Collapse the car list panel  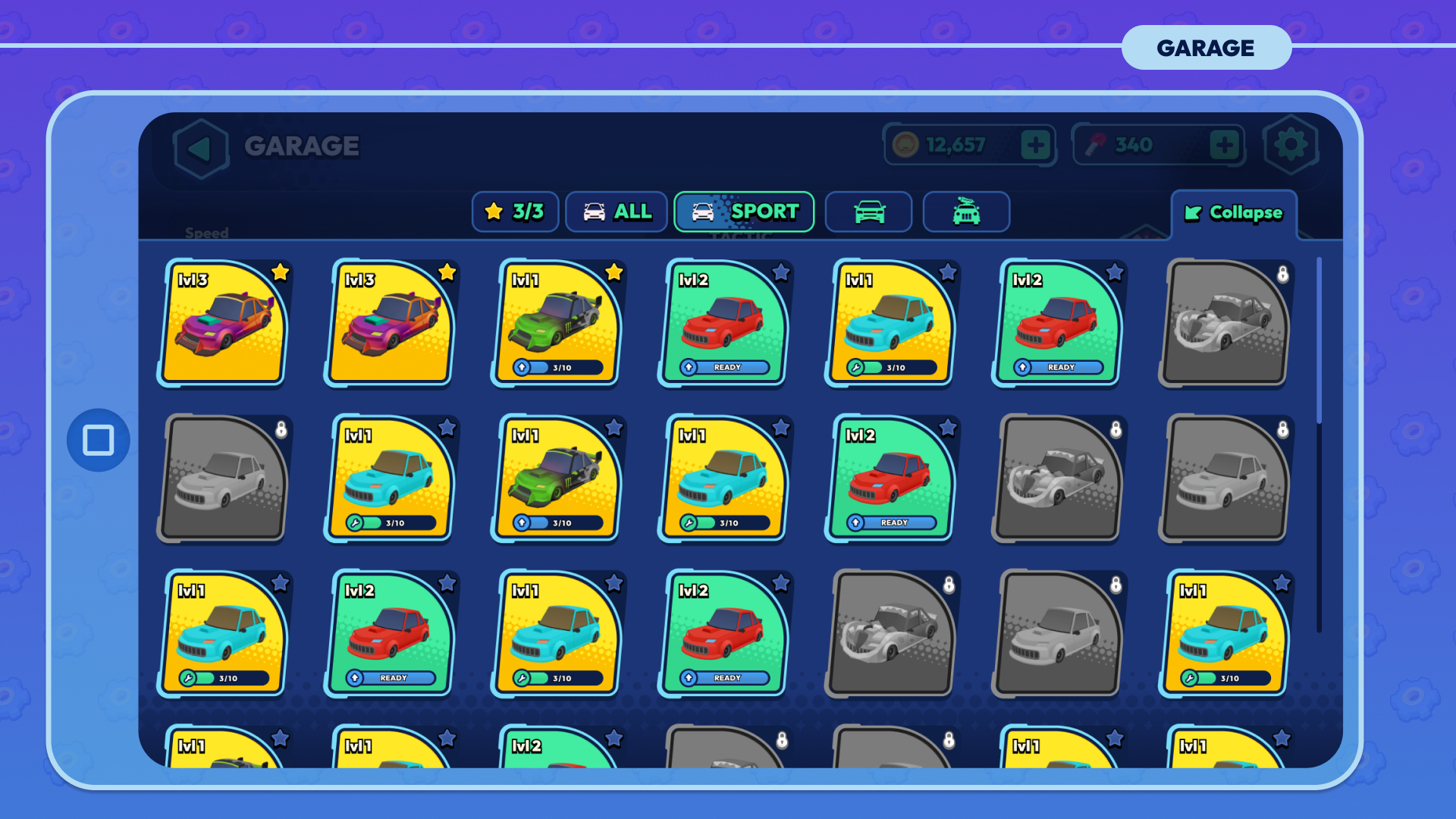[x=1234, y=213]
